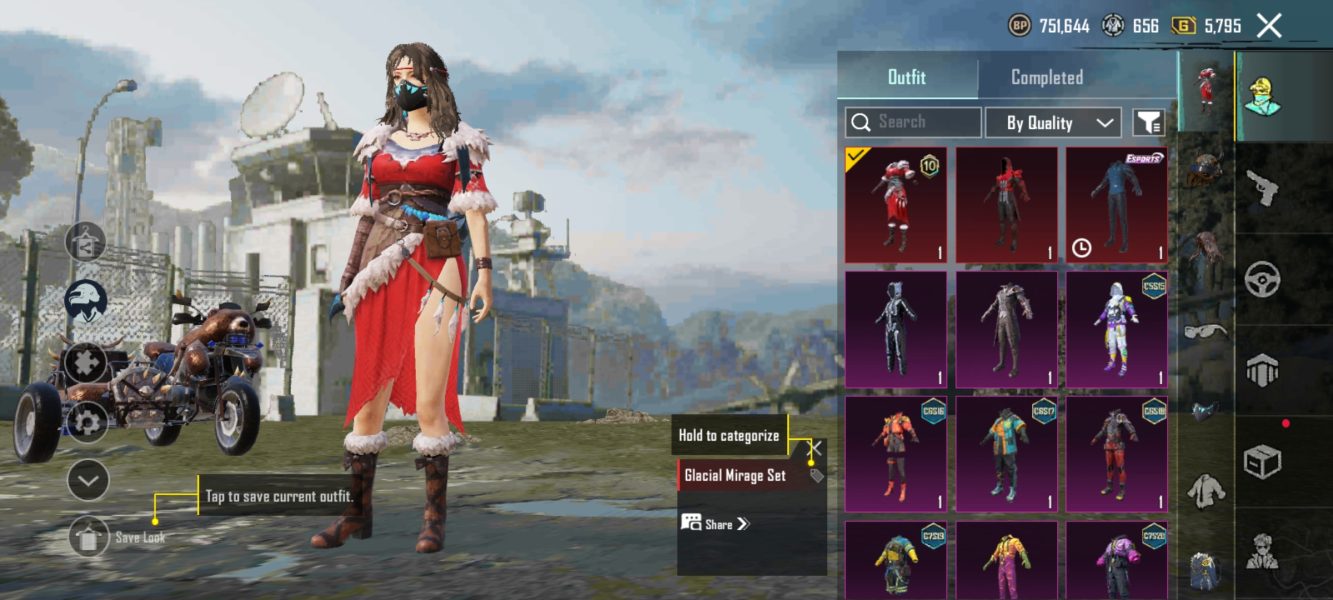The height and width of the screenshot is (600, 1333).
Task: Open the crate box category
Action: pyautogui.click(x=1262, y=462)
